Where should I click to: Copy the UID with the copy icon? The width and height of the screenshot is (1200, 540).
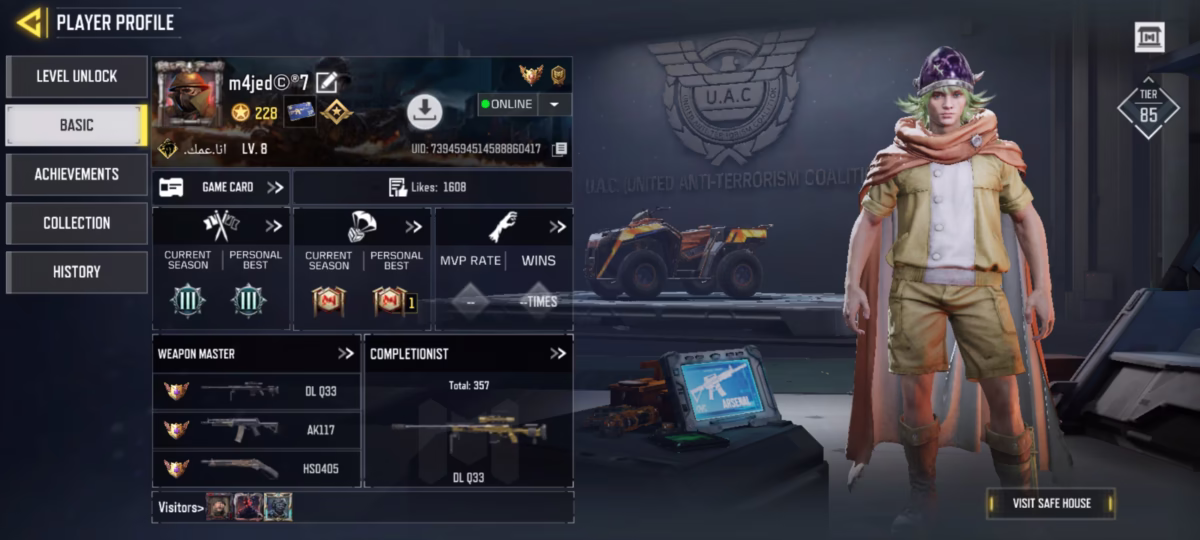[560, 149]
